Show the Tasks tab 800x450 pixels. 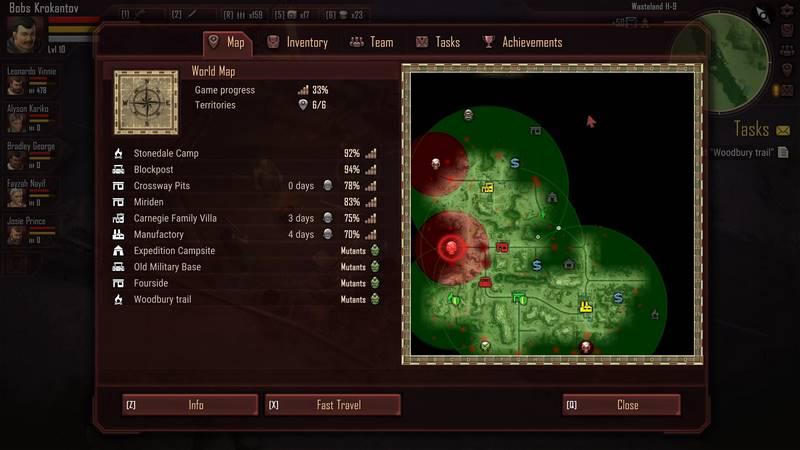(438, 43)
